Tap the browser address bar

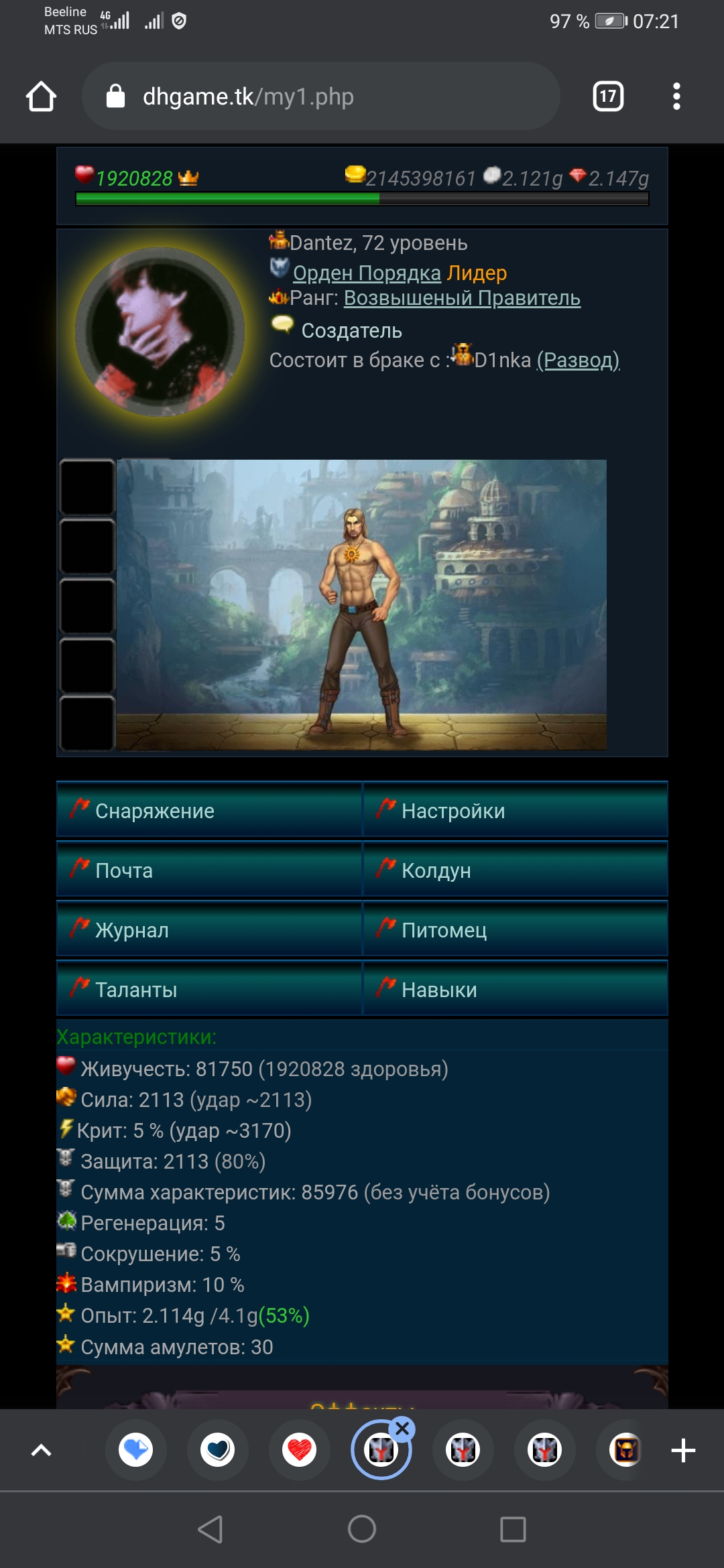pos(320,96)
